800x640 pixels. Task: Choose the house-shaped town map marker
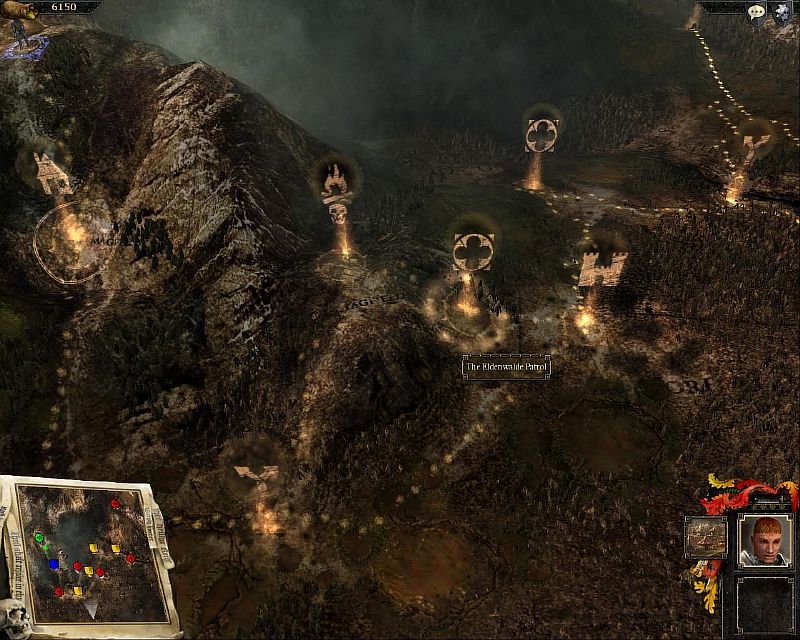click(x=50, y=173)
